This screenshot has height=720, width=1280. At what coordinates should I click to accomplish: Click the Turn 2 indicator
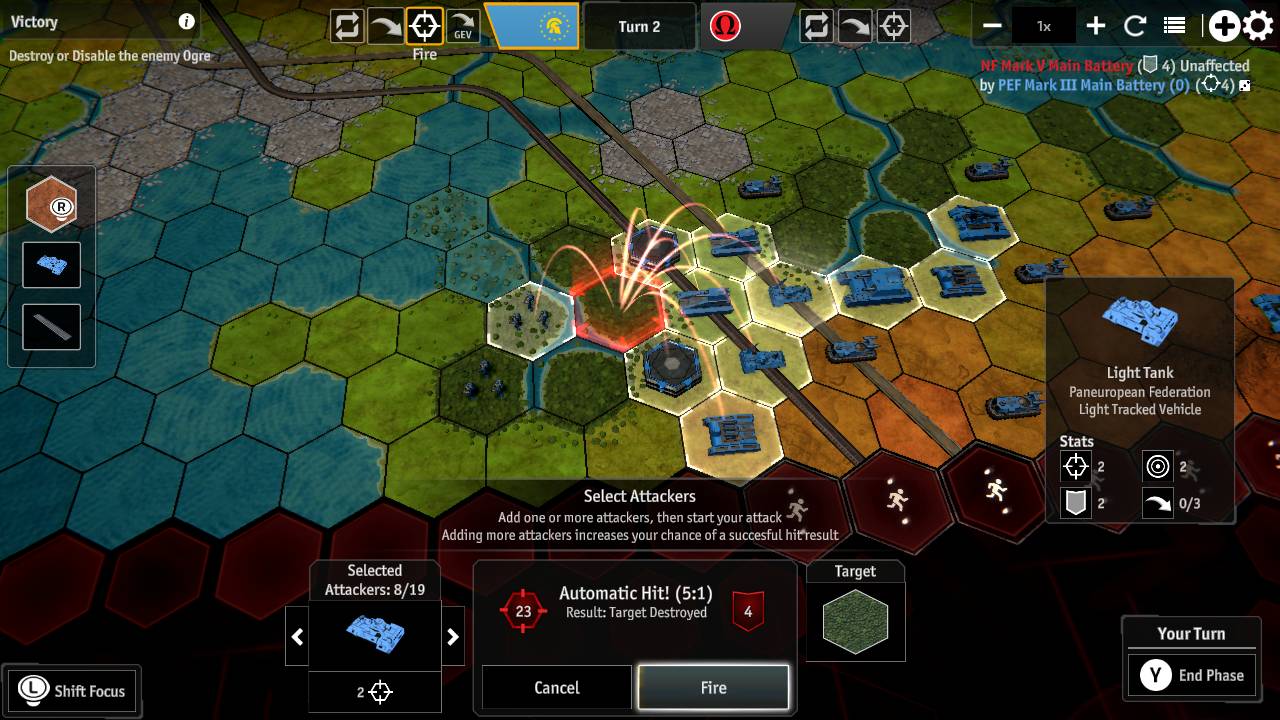640,26
